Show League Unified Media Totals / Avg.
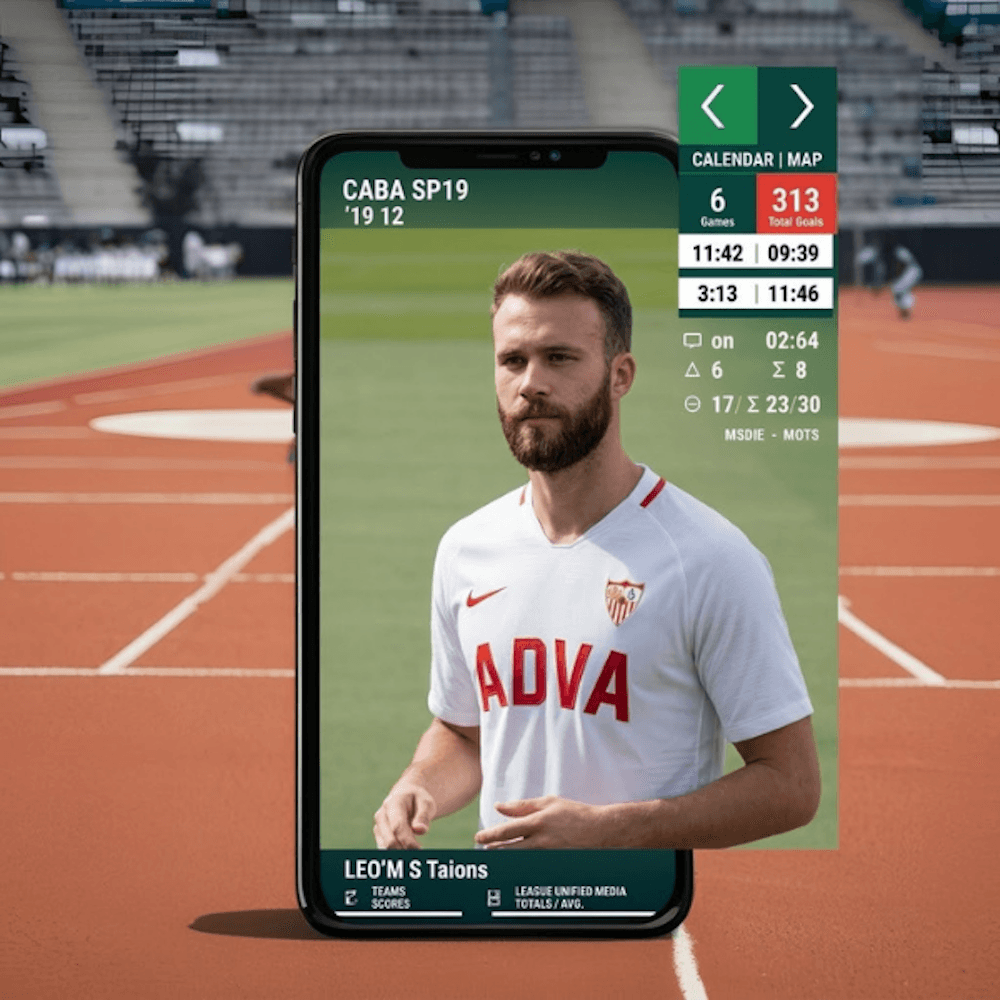Image resolution: width=1000 pixels, height=1000 pixels. [x=569, y=896]
